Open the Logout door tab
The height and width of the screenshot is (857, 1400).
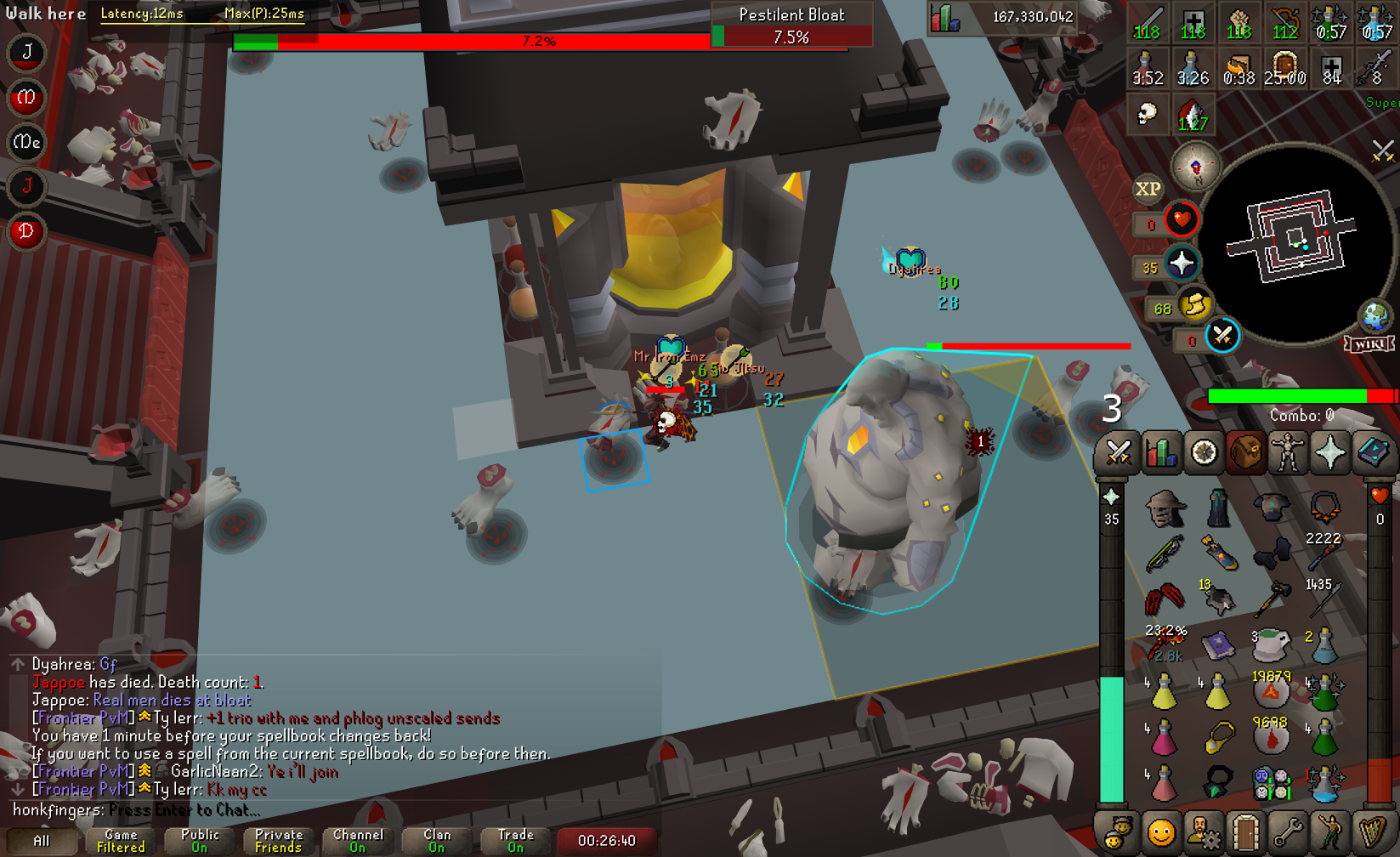[1245, 832]
